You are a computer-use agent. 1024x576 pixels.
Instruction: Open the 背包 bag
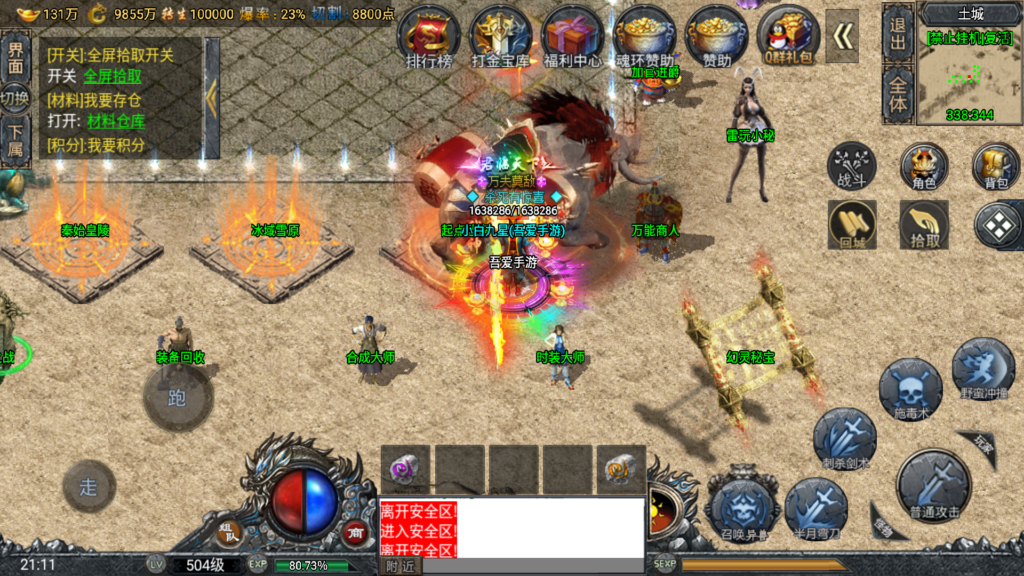[996, 166]
